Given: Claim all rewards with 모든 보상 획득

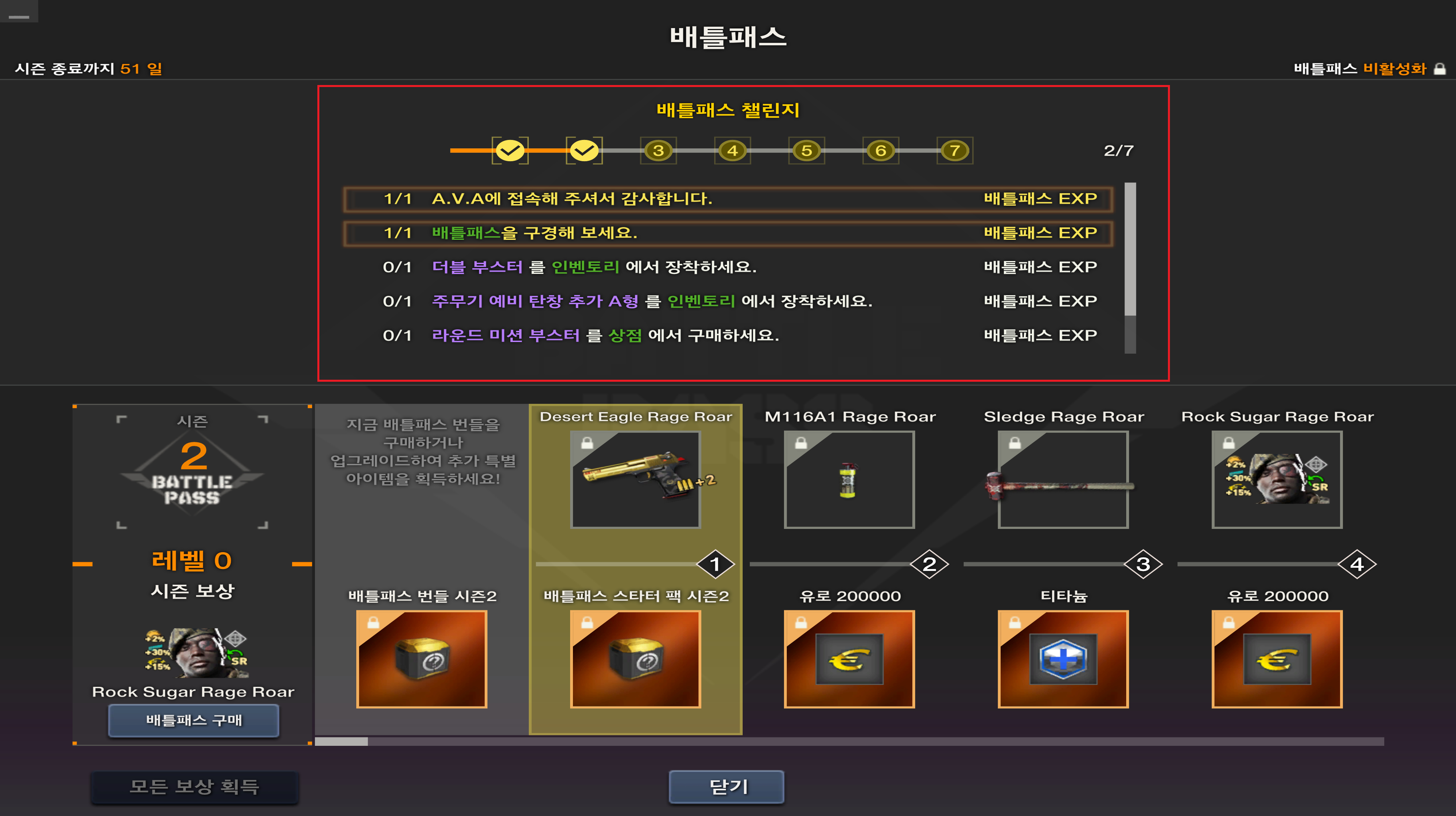Looking at the screenshot, I should coord(195,786).
